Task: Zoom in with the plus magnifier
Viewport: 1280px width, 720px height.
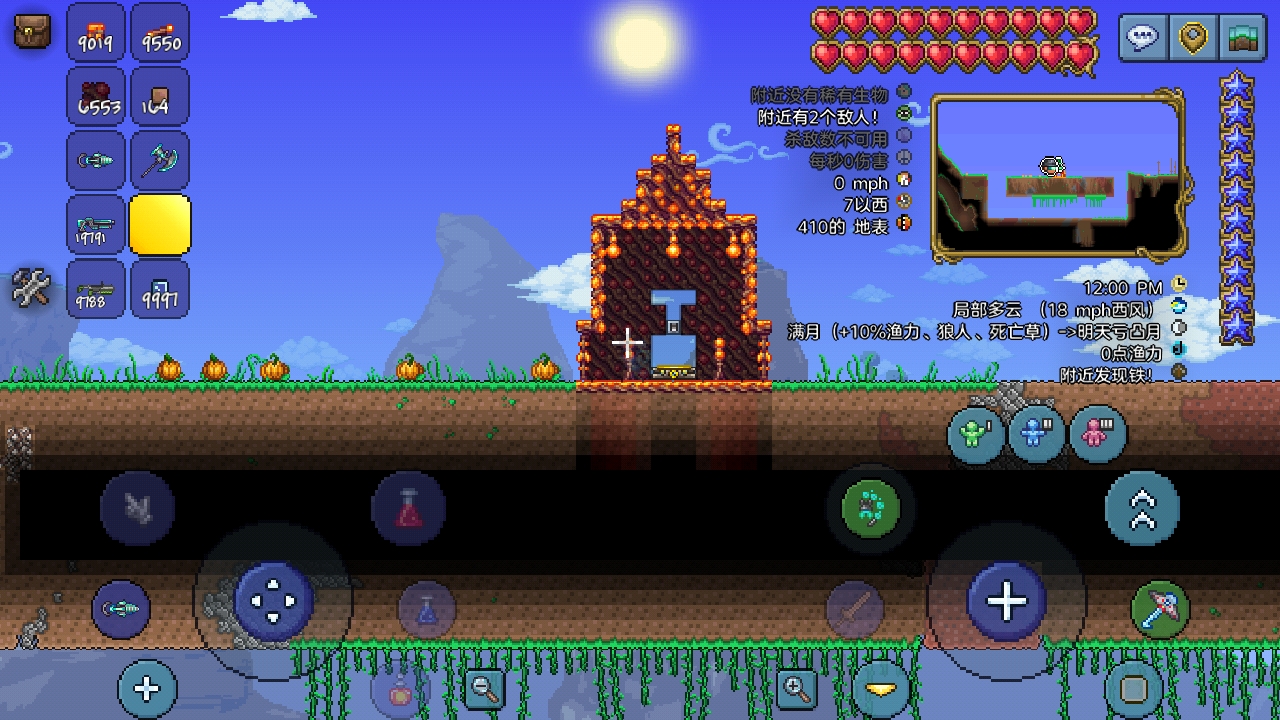Action: [797, 688]
